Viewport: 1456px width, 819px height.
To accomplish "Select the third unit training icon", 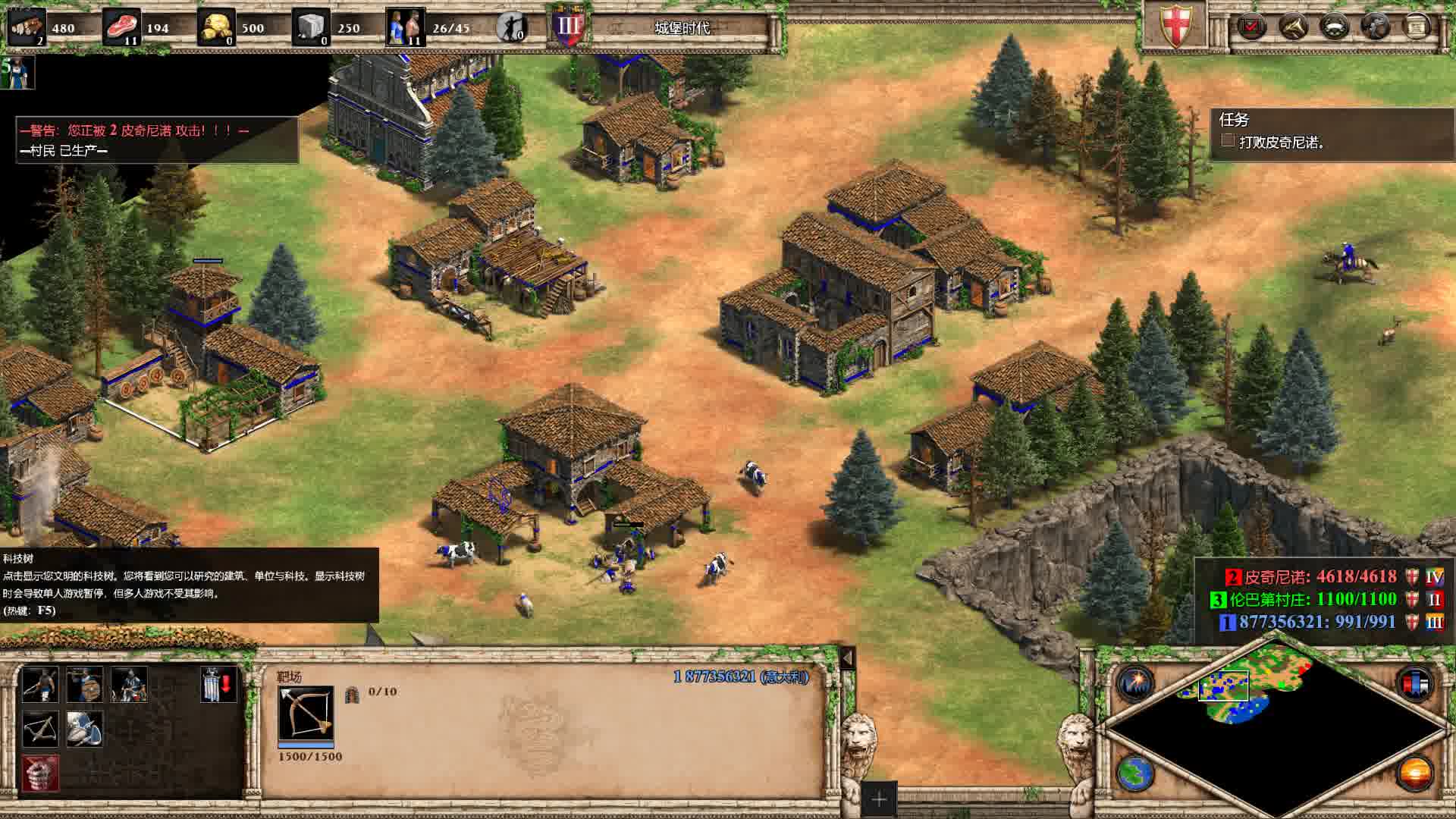I will [129, 684].
